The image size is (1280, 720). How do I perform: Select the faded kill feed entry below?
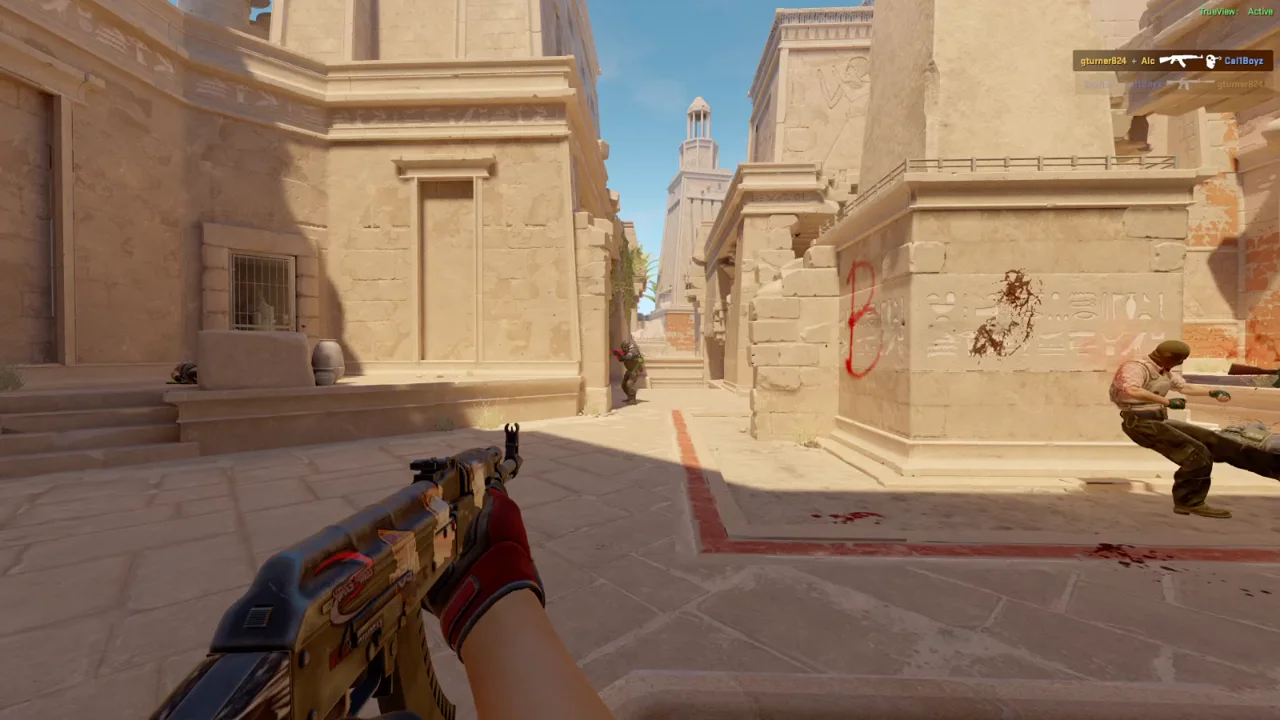[x=1175, y=84]
